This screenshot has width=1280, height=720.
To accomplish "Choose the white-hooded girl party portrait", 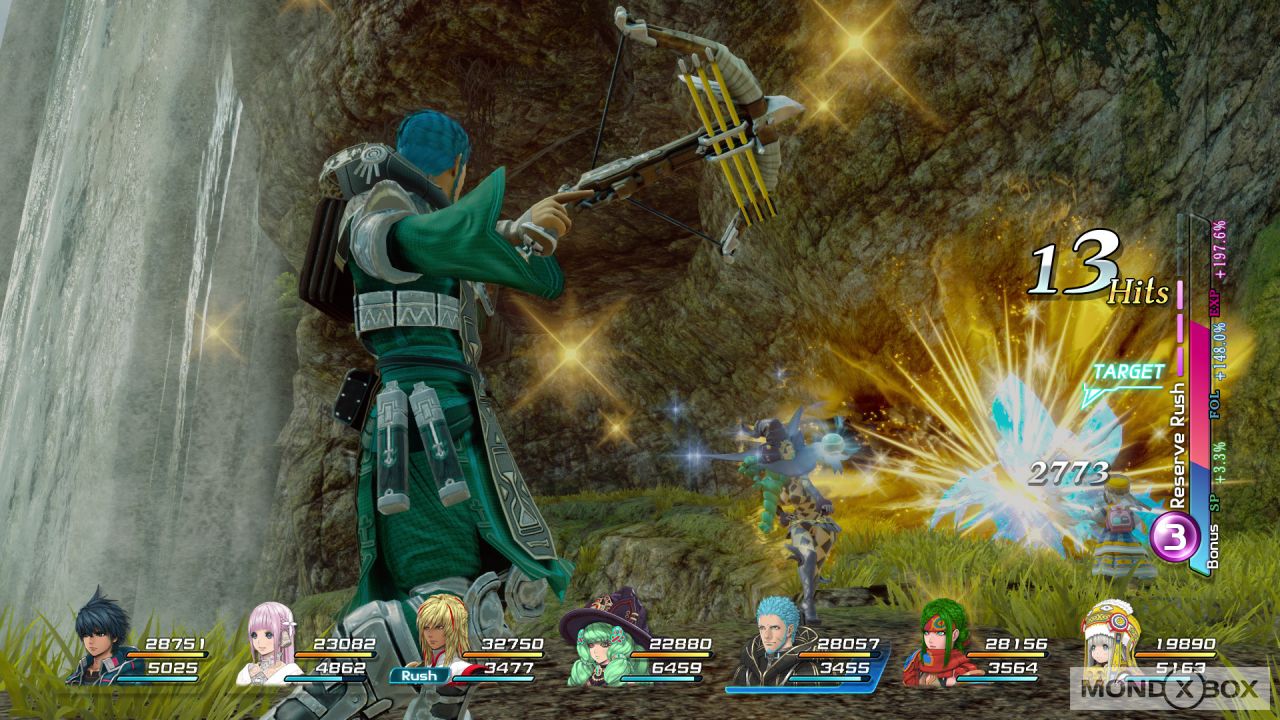I will click(1109, 640).
